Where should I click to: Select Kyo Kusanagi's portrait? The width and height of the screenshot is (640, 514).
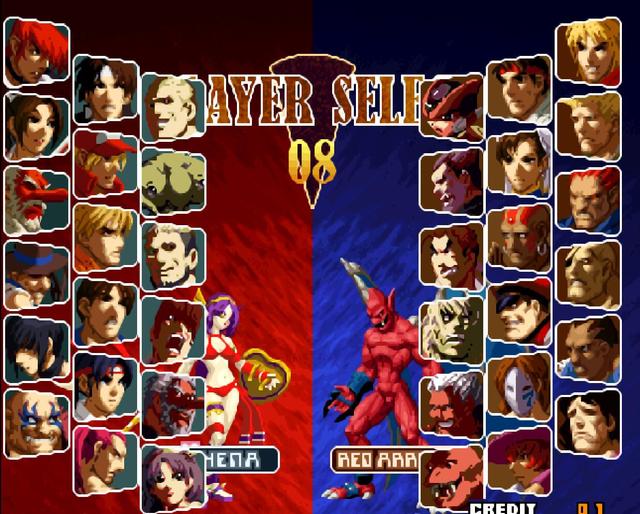click(x=104, y=88)
